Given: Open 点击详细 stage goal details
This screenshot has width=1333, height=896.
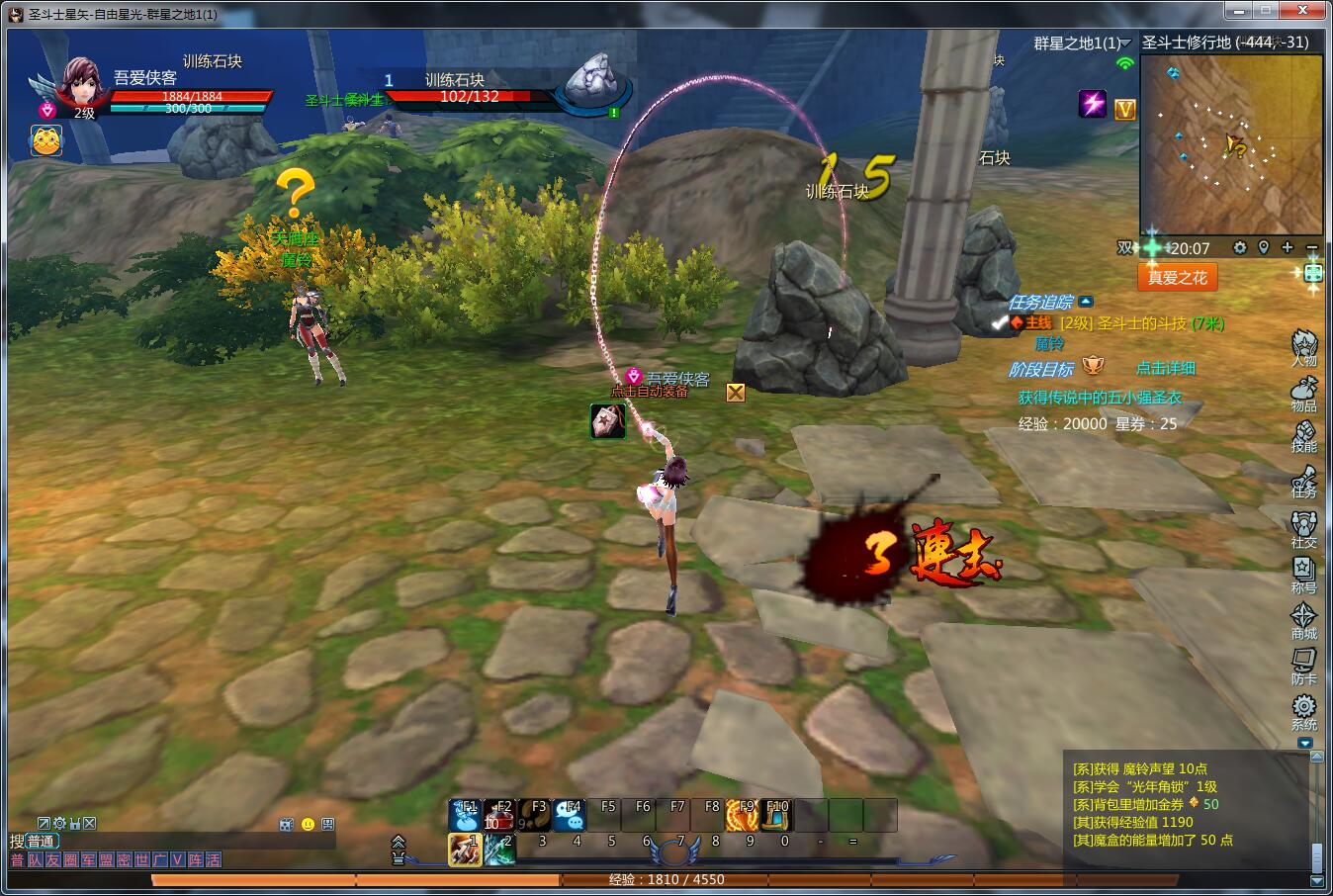Looking at the screenshot, I should [1165, 368].
